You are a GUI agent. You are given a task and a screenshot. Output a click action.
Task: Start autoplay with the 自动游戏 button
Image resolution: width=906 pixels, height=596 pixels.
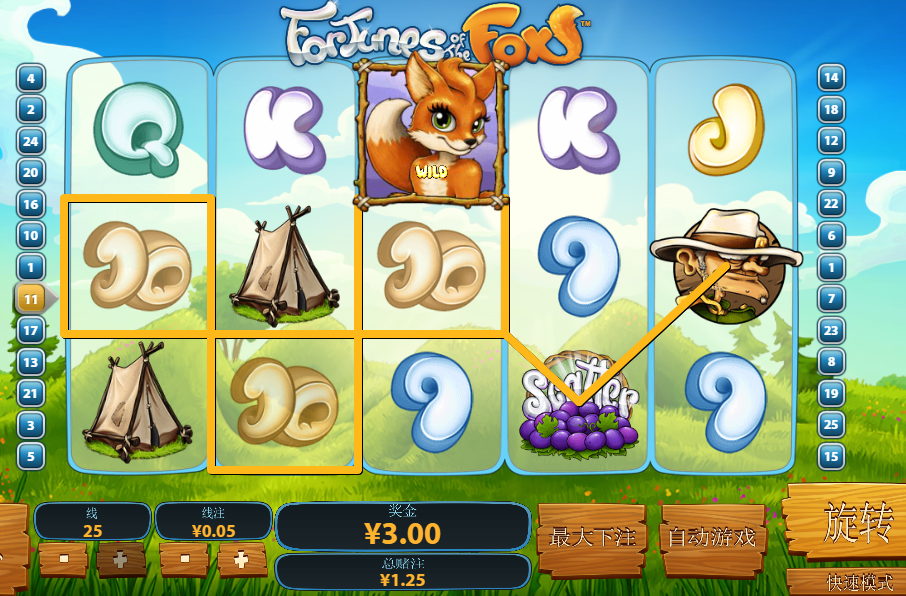pyautogui.click(x=711, y=538)
